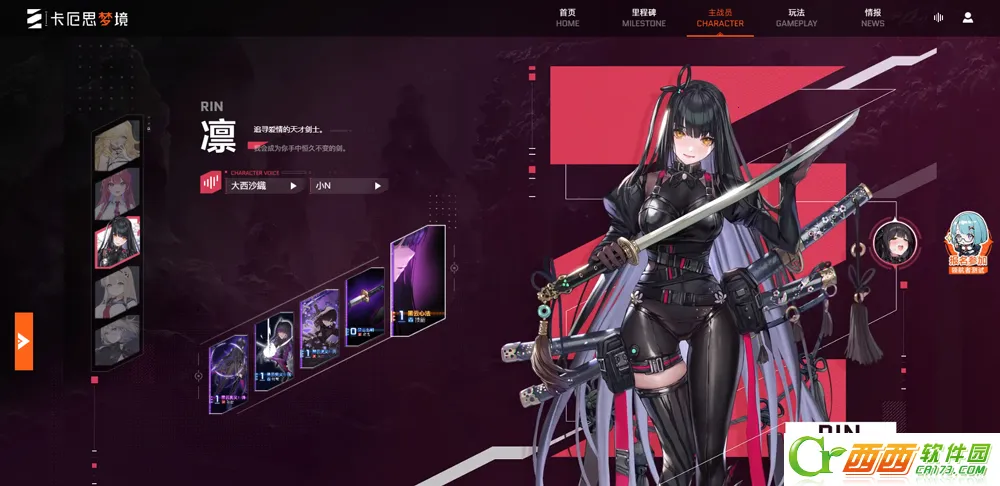The image size is (1000, 486).
Task: Select the blonde character portrait
Action: (x=117, y=148)
